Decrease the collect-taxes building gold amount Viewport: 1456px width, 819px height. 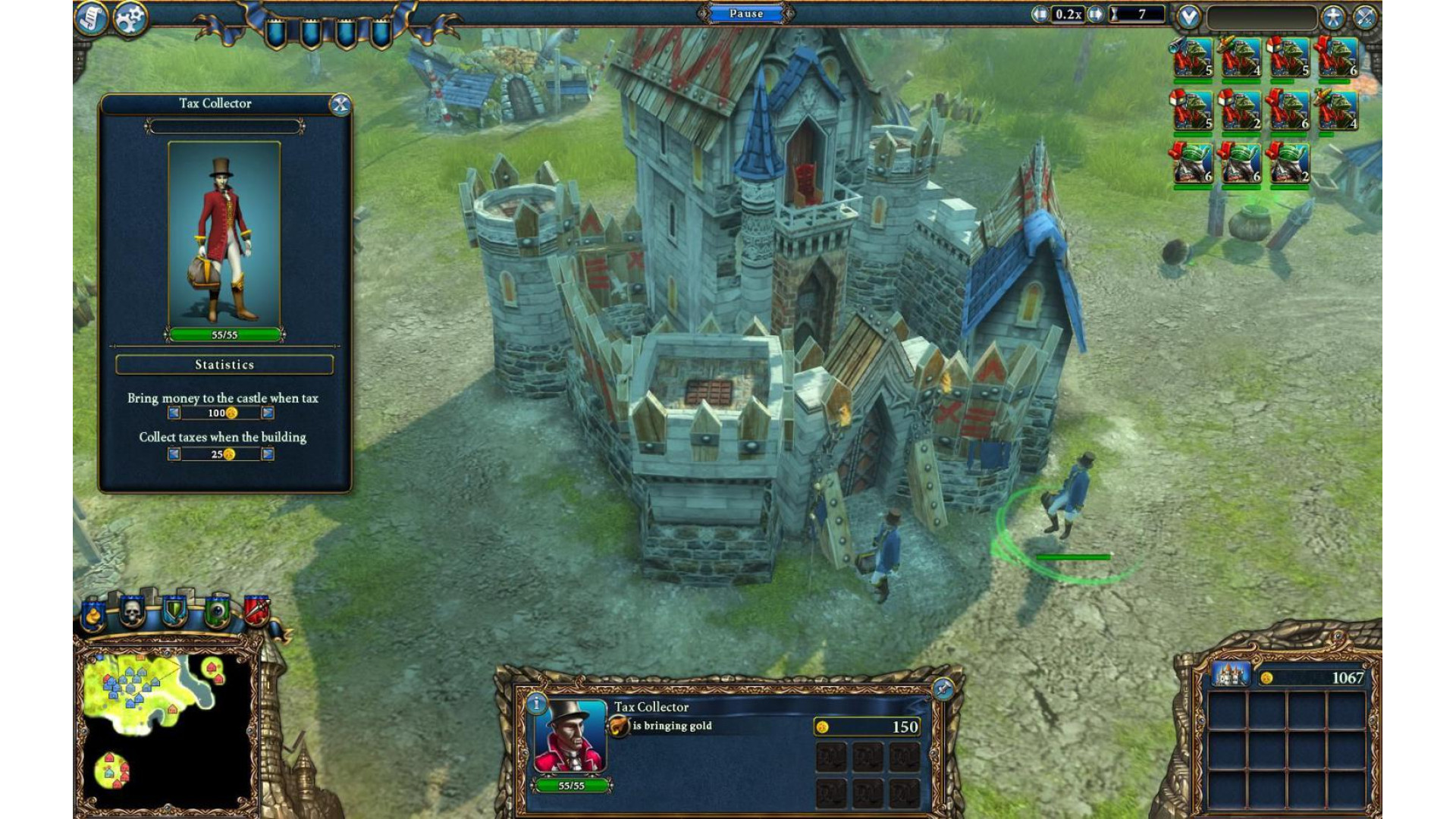(x=174, y=454)
